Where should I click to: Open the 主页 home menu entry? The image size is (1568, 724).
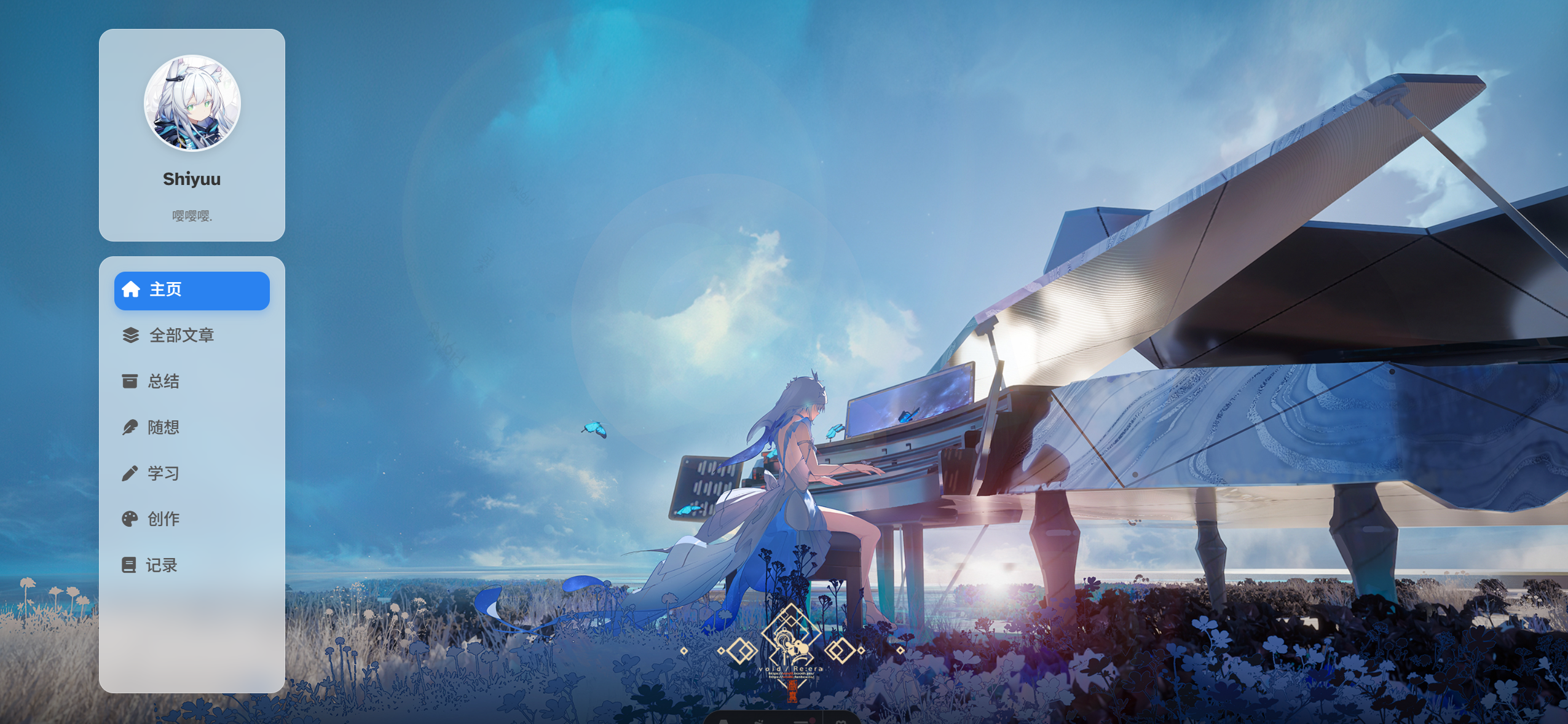[191, 290]
